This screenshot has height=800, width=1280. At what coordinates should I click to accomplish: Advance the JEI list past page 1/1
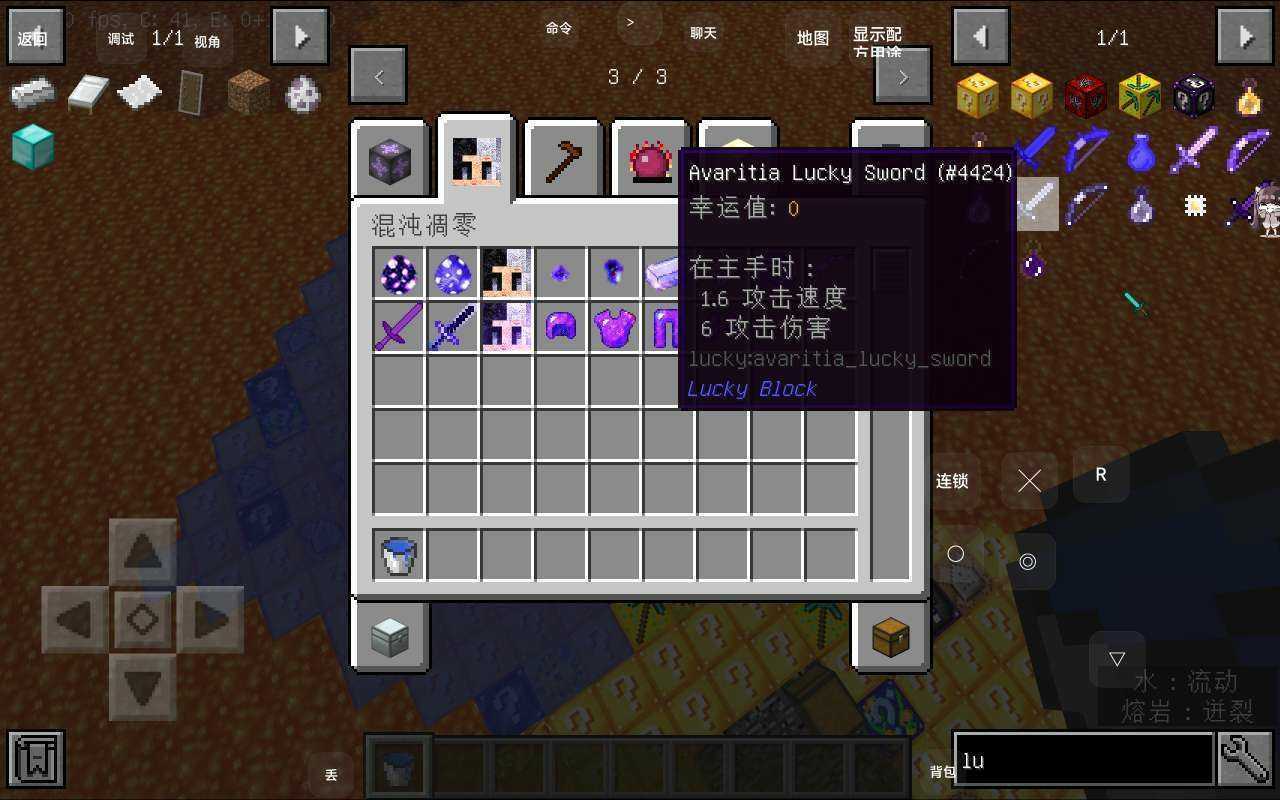tap(1244, 37)
